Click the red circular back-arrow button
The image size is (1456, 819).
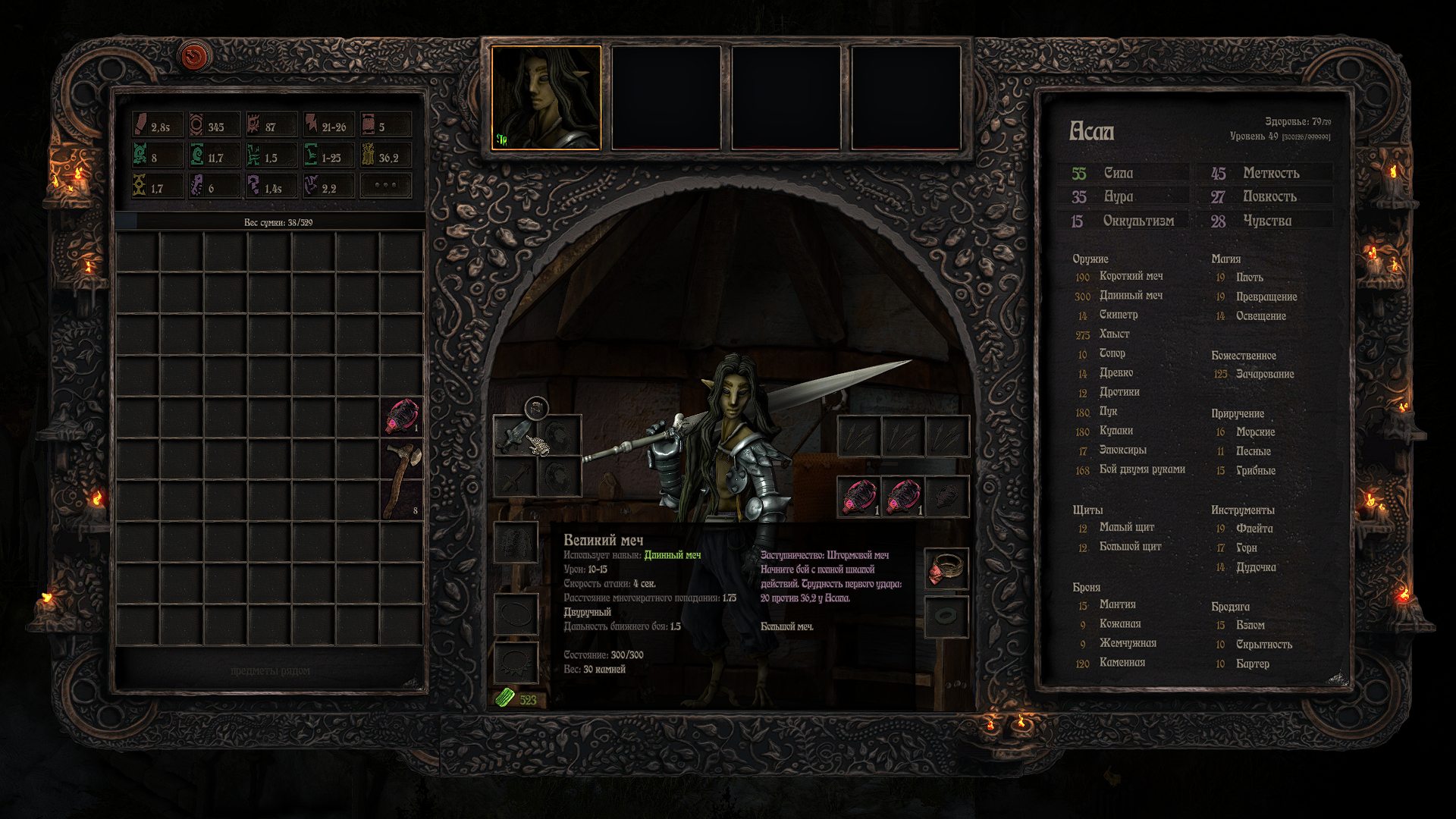pyautogui.click(x=195, y=57)
